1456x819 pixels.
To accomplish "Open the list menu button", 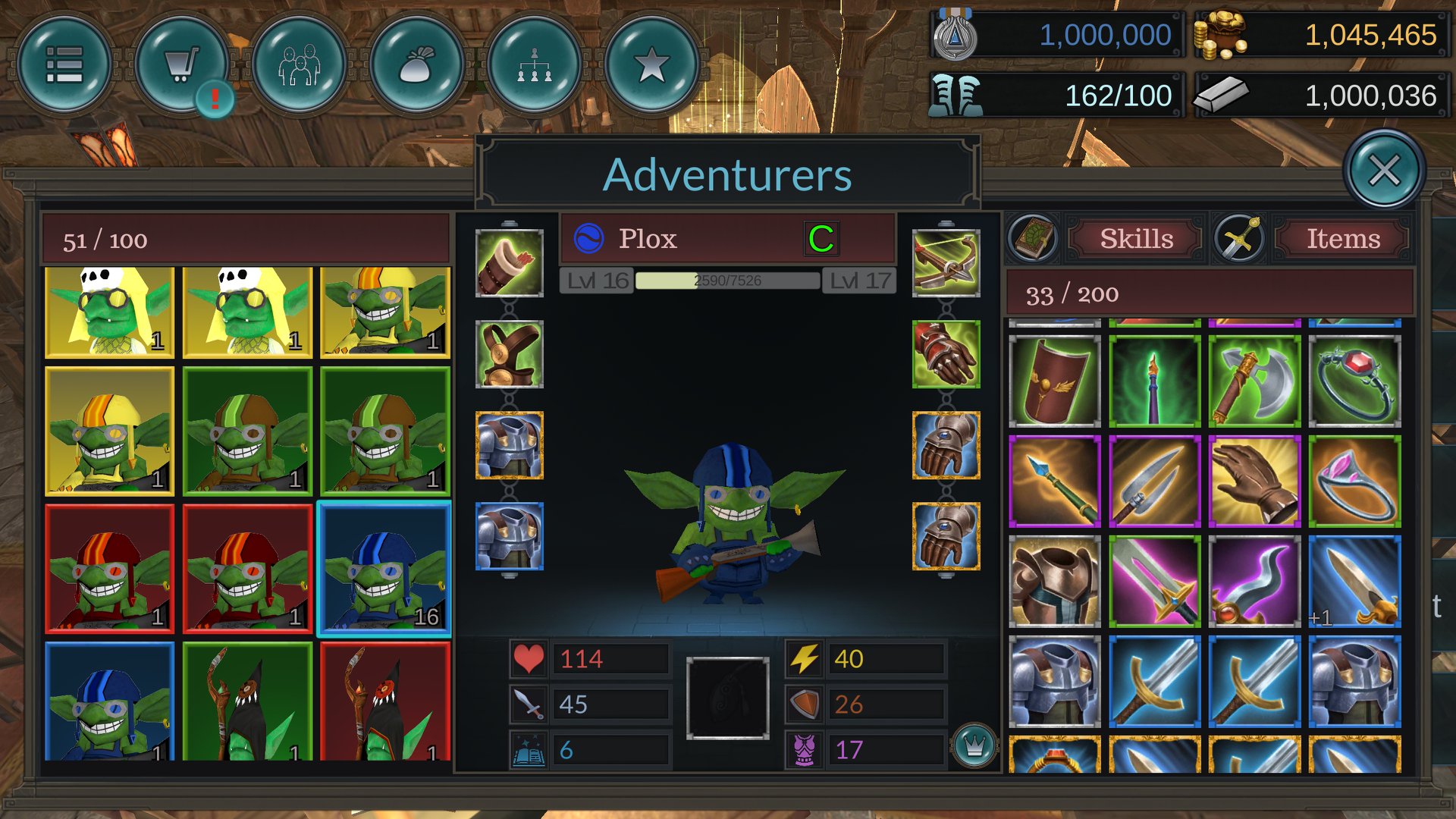I will 64,64.
